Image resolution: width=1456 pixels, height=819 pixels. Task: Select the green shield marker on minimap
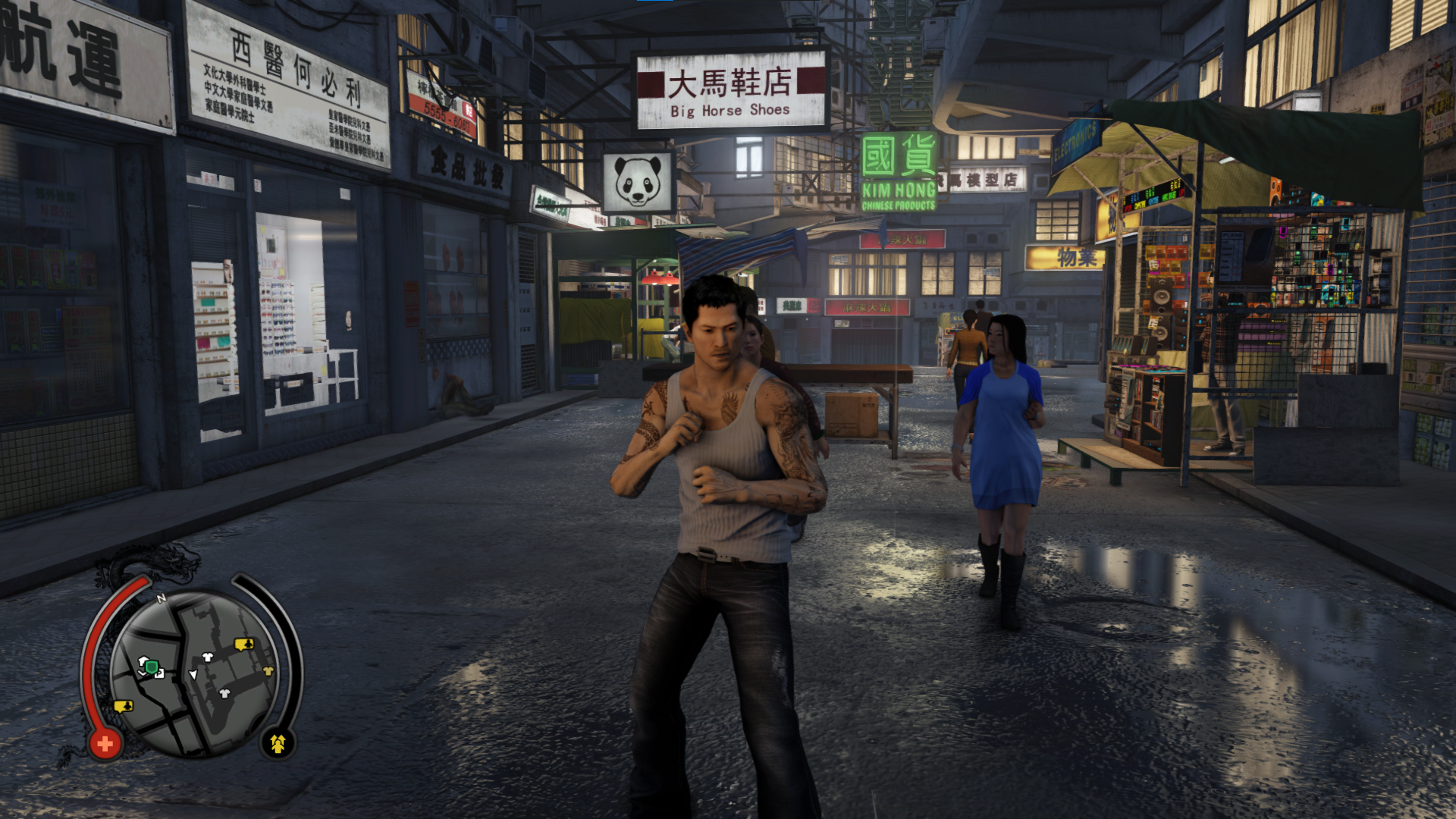(x=152, y=667)
